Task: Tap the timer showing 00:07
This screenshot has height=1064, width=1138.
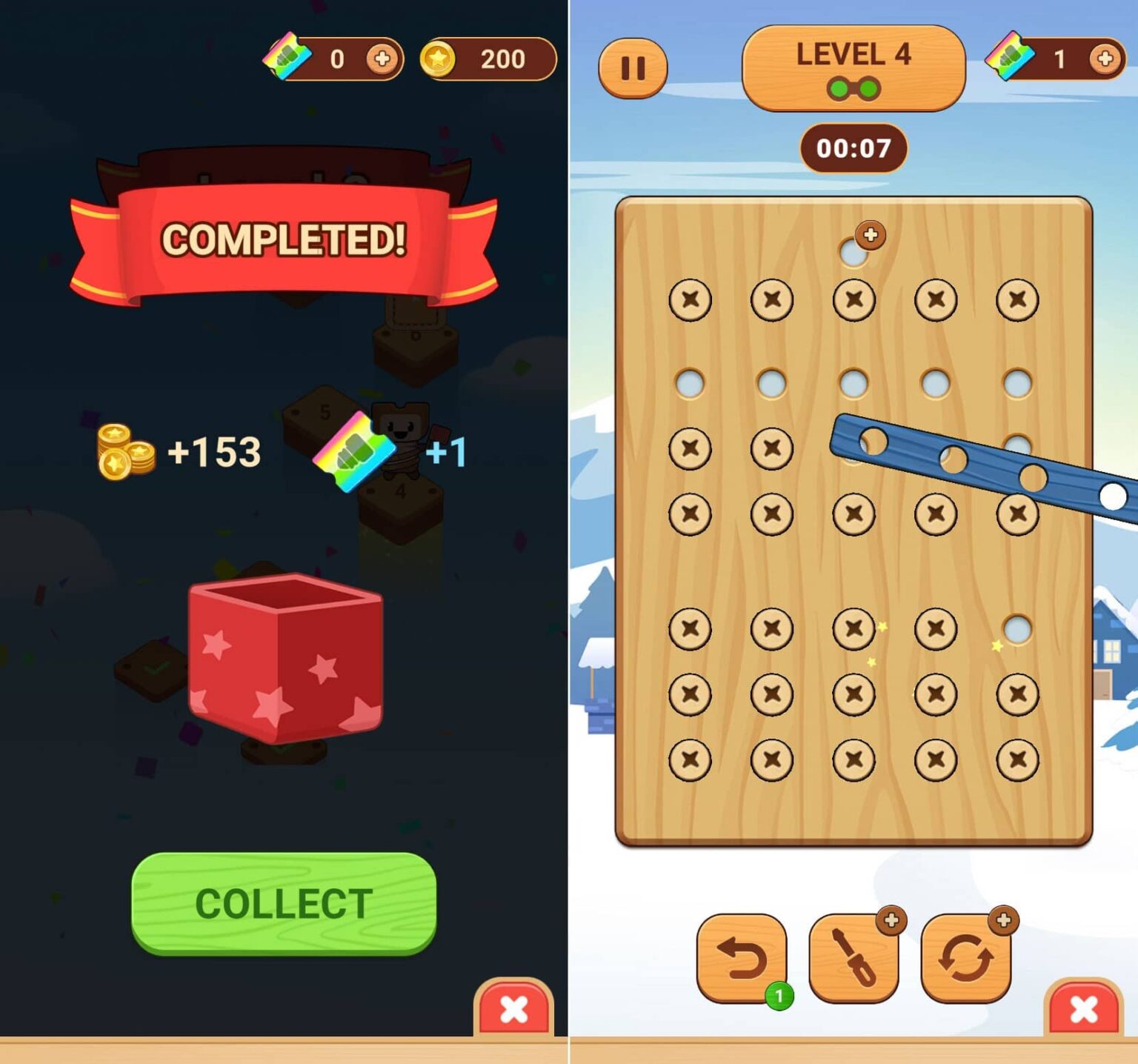Action: 852,148
